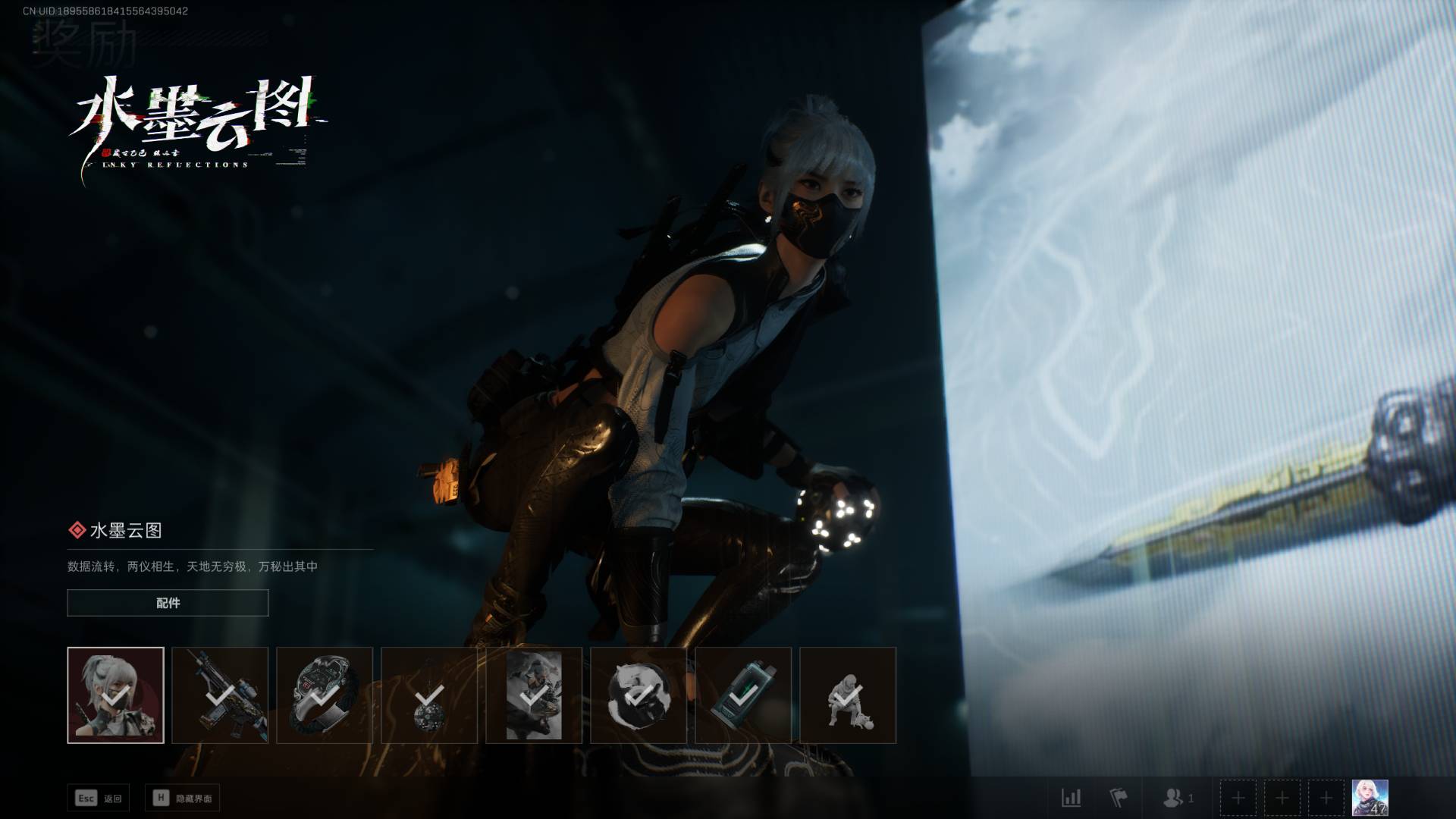The height and width of the screenshot is (819, 1456).
Task: Select the crouching figure emote reward
Action: [848, 695]
